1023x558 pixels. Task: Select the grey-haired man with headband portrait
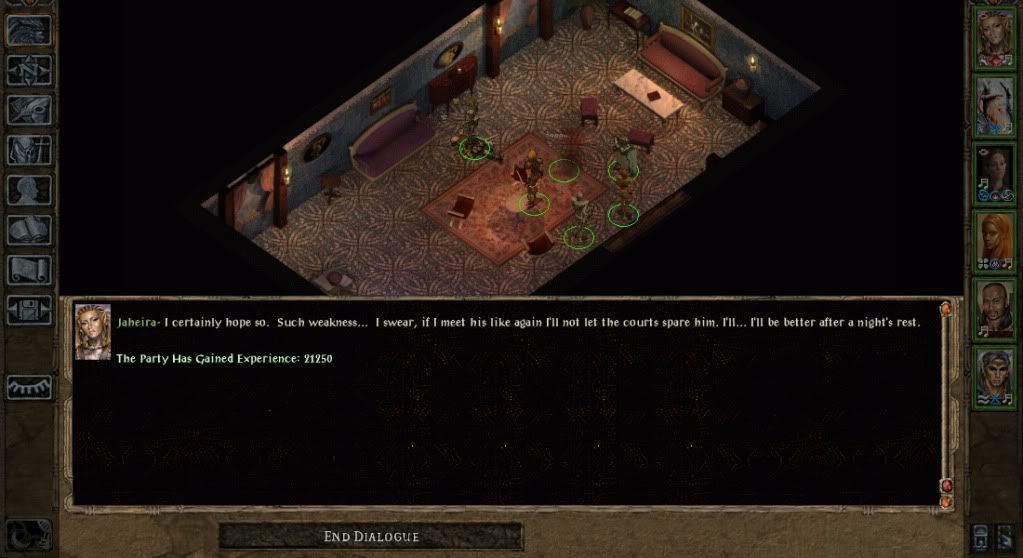[x=994, y=376]
